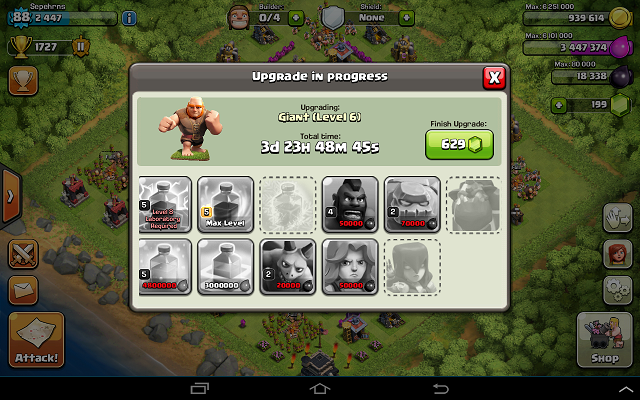Image resolution: width=640 pixels, height=400 pixels.
Task: Pick the Golem upgrade costing 70000
Action: (x=412, y=204)
